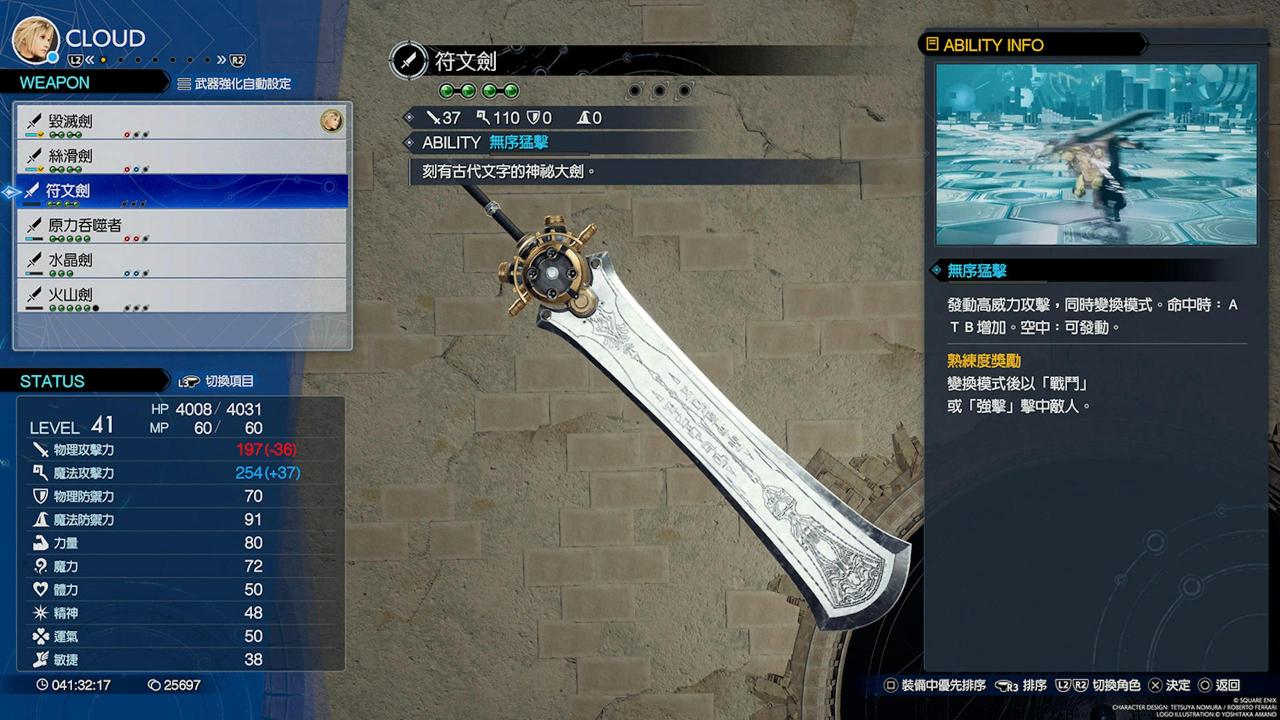This screenshot has height=720, width=1280.
Task: Toggle the 切換項目 status display
Action: click(x=216, y=381)
